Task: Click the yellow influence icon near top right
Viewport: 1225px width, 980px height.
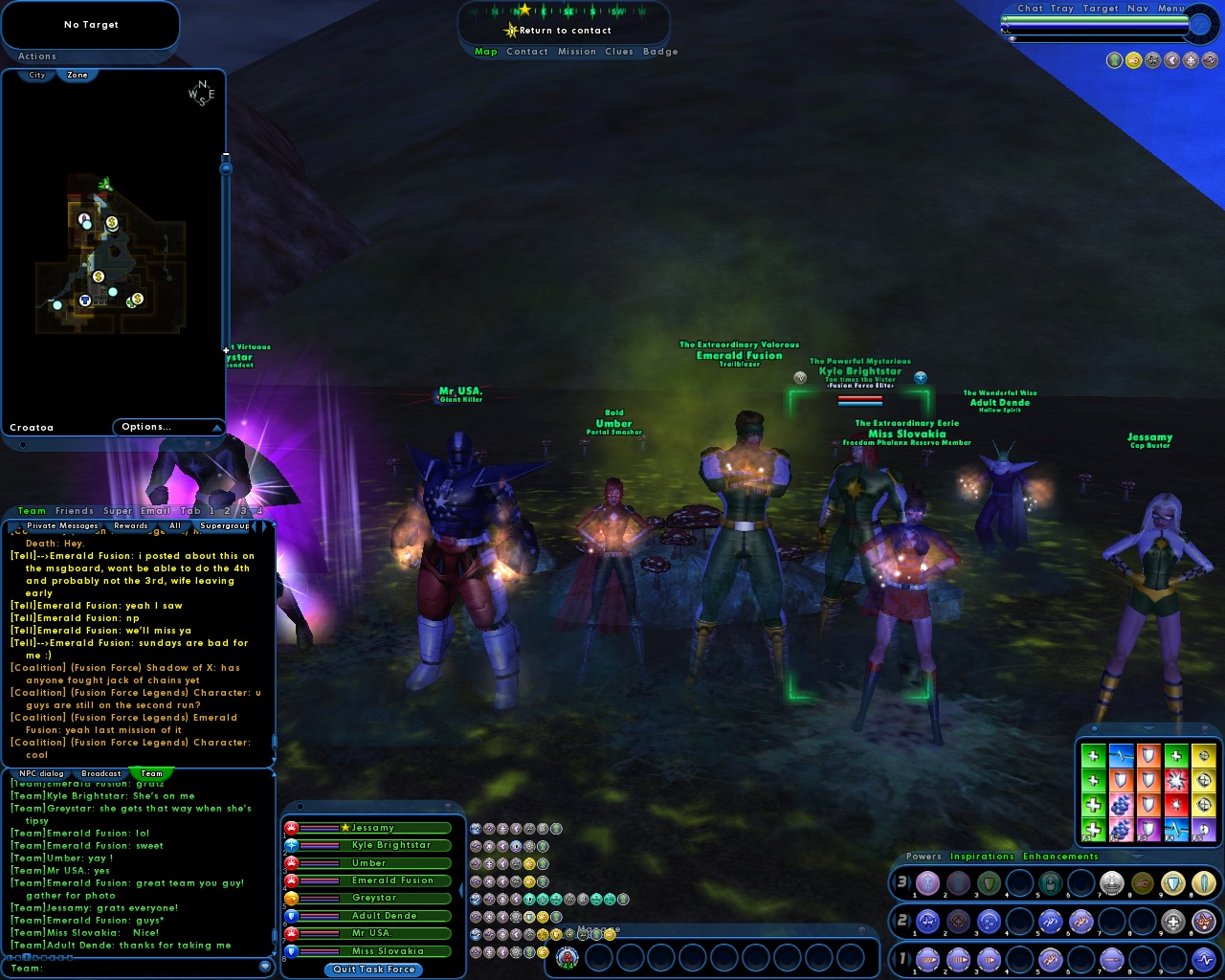Action: 1134,59
